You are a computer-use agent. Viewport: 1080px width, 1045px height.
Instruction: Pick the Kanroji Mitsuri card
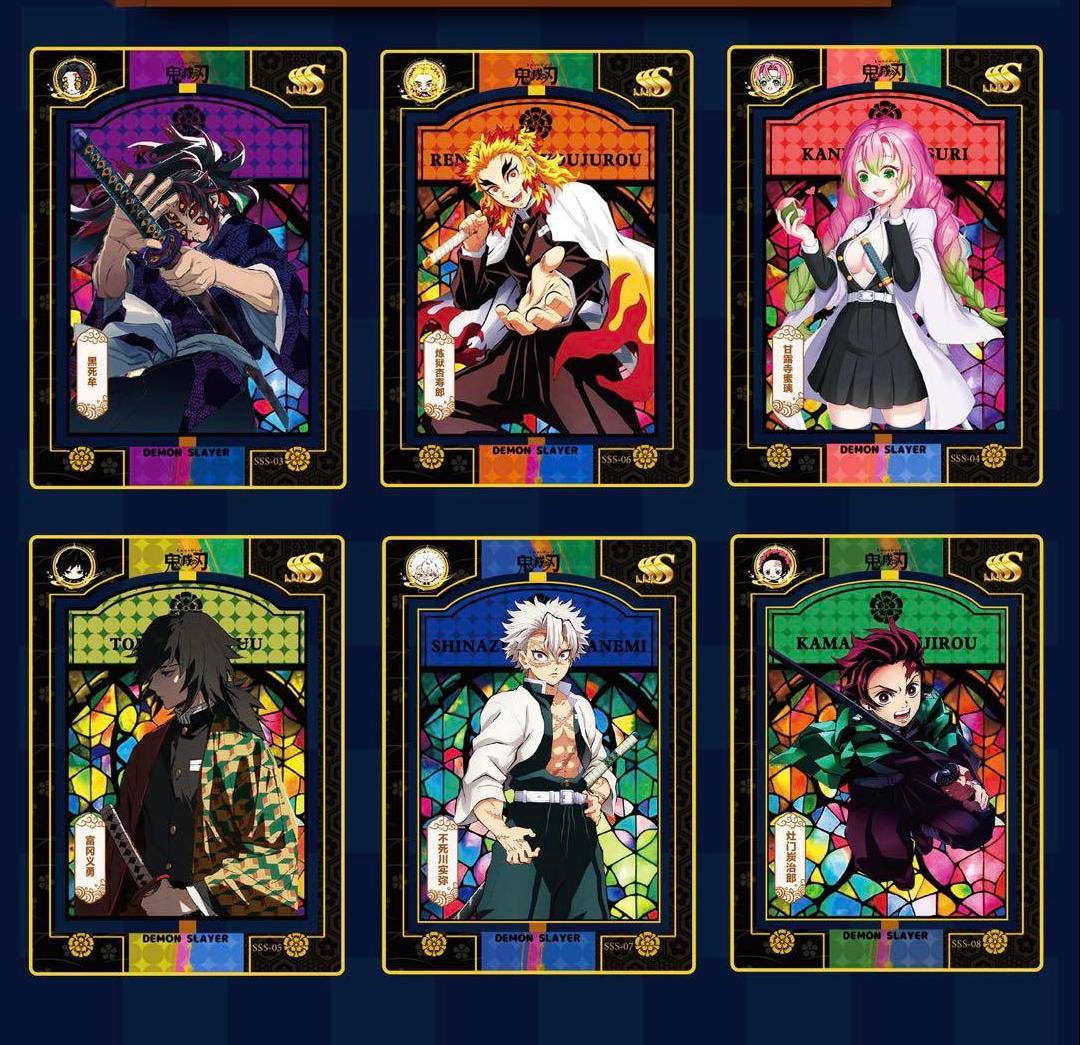point(885,266)
